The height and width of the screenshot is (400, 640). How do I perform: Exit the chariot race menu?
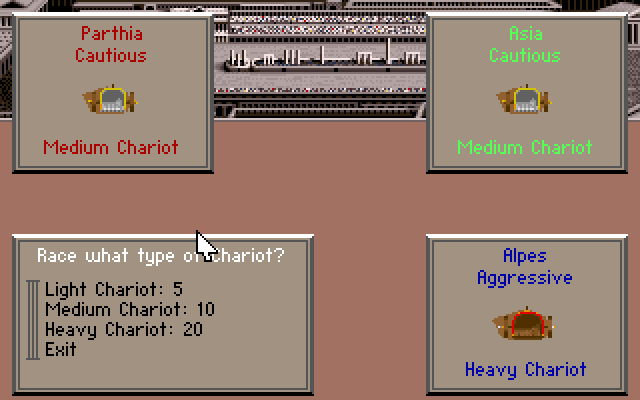pos(61,350)
